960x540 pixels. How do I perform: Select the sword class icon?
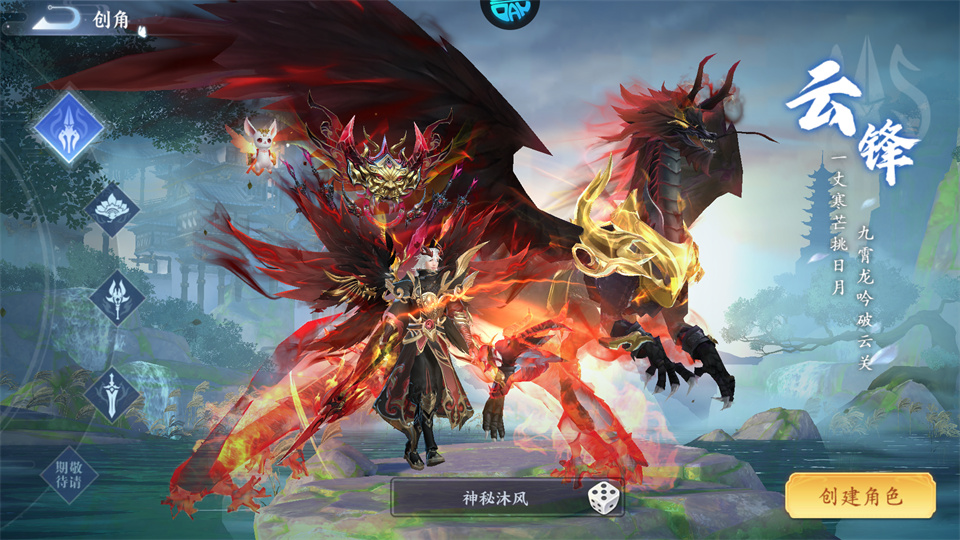coord(111,394)
